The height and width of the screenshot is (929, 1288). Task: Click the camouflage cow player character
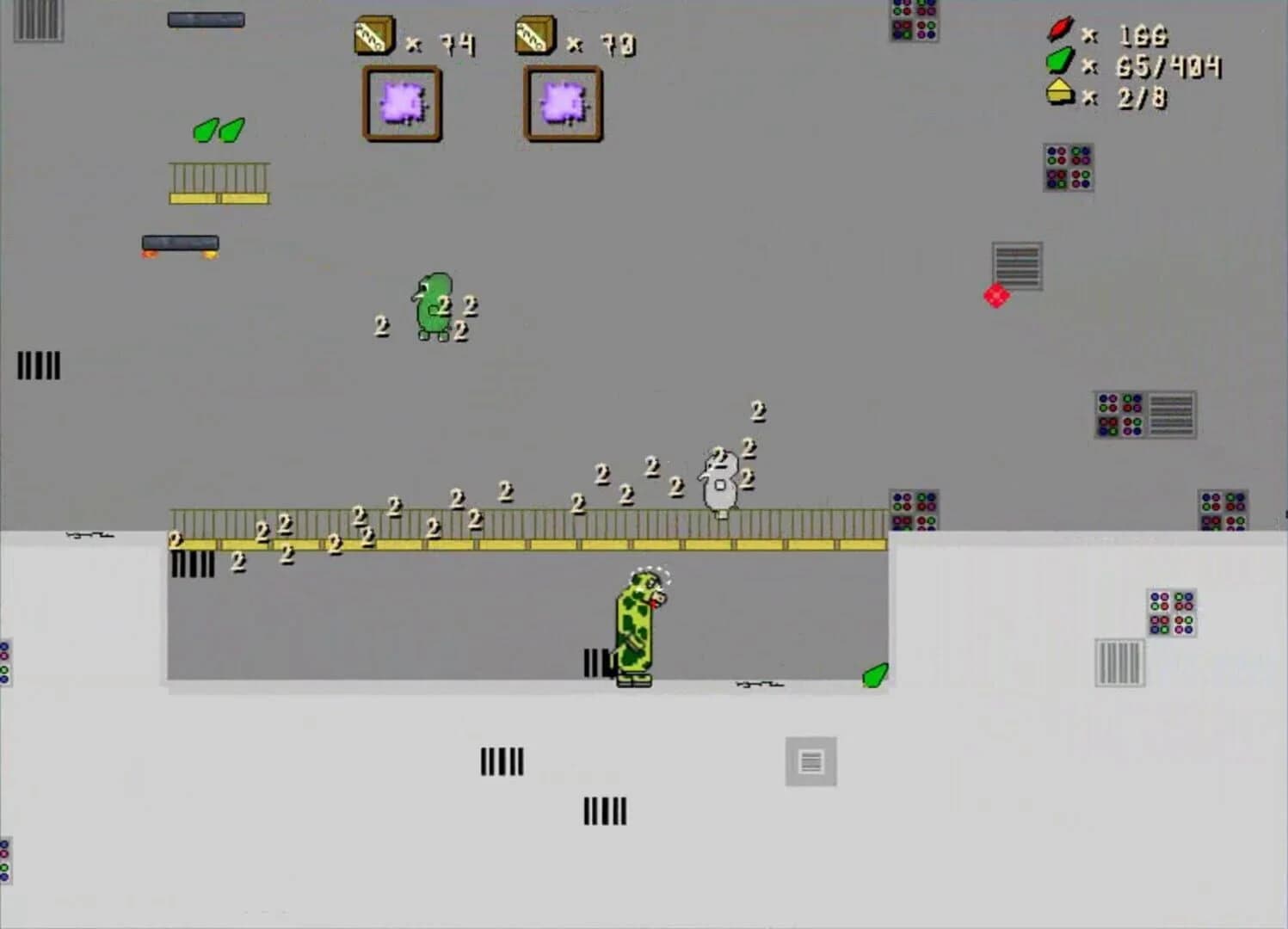[637, 628]
